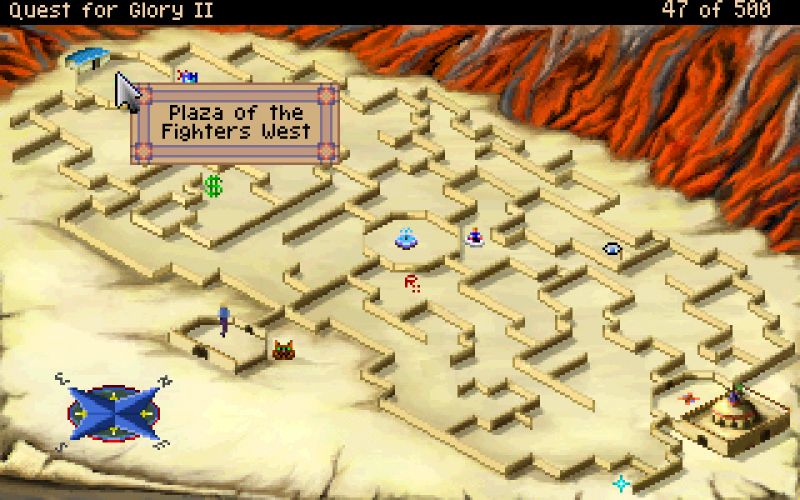800x500 pixels.
Task: Choose the cyan star marker
Action: pyautogui.click(x=621, y=483)
